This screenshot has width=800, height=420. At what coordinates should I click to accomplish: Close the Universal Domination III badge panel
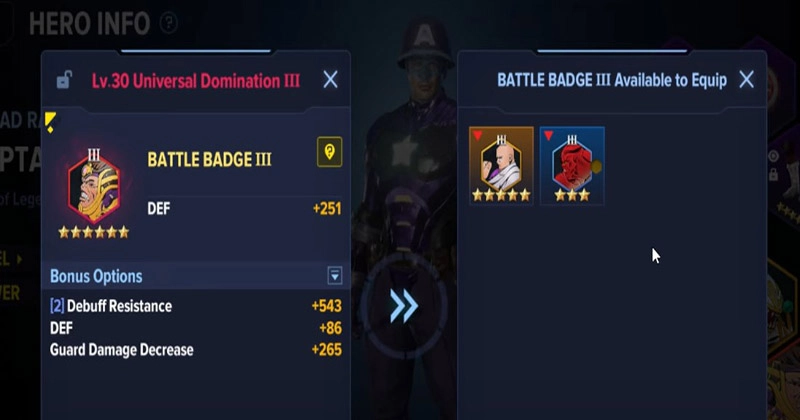click(x=330, y=80)
